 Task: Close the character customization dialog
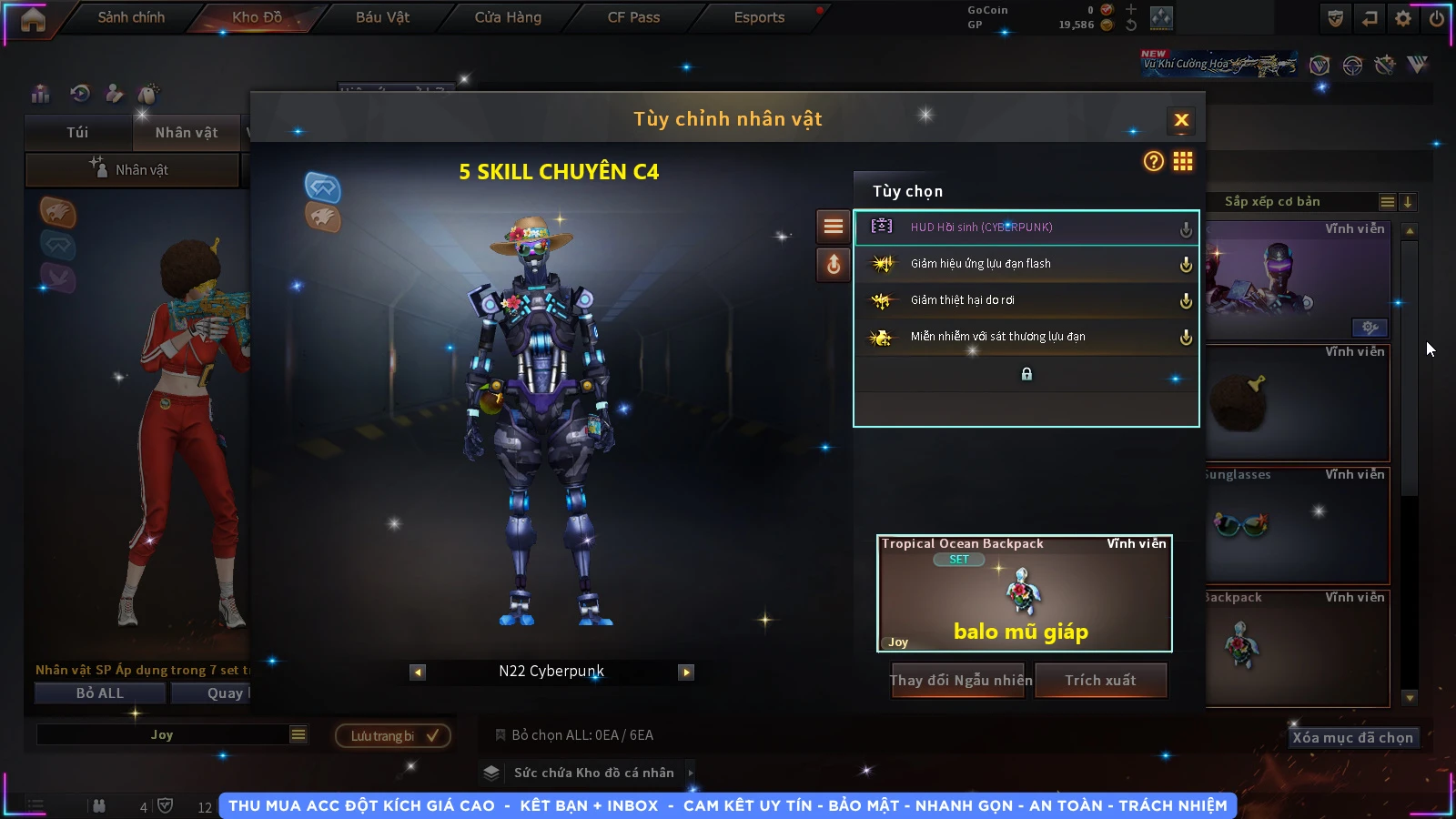pyautogui.click(x=1181, y=120)
